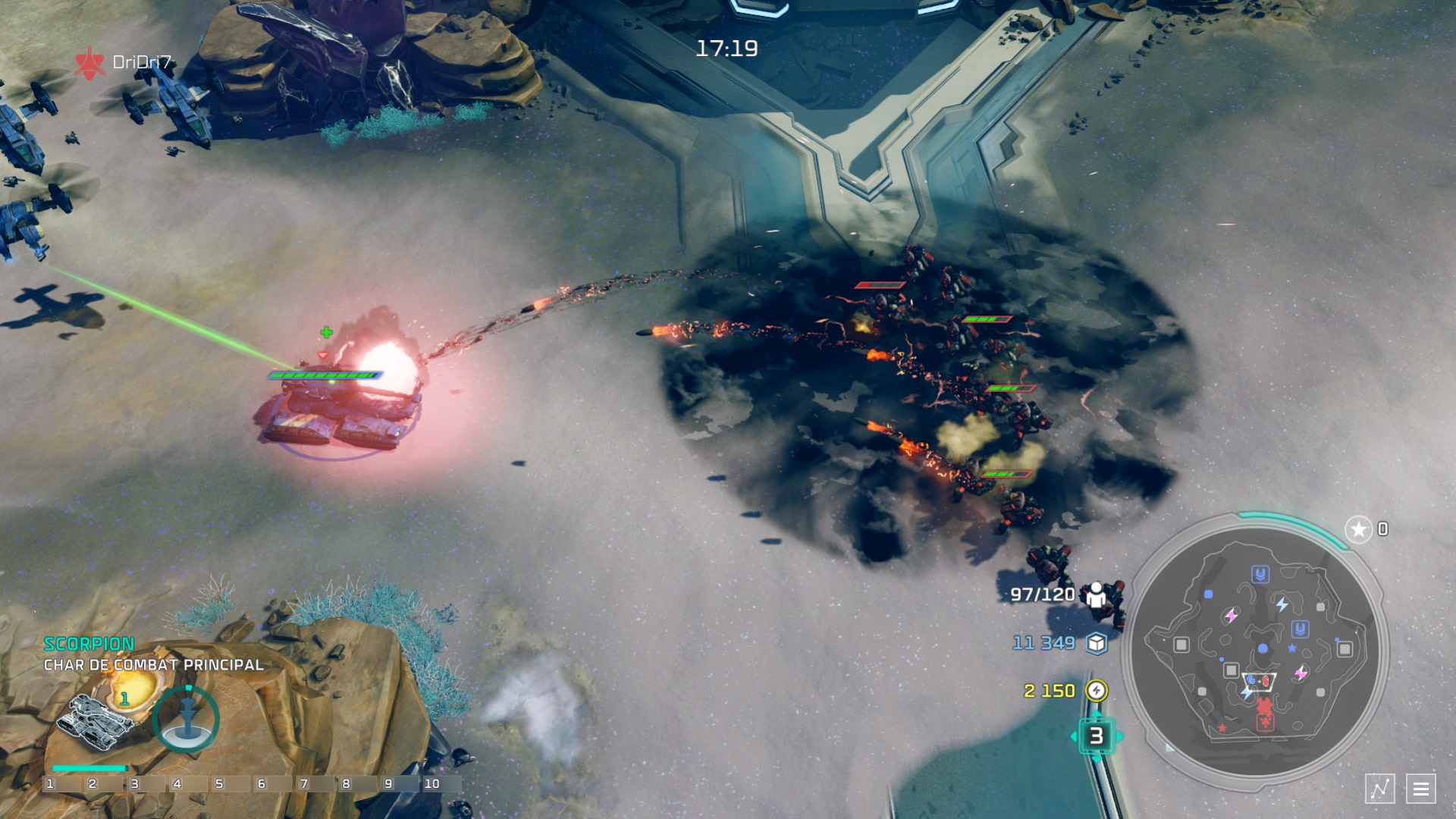1456x819 pixels.
Task: Select the Scorpion tank portrait
Action: click(99, 719)
